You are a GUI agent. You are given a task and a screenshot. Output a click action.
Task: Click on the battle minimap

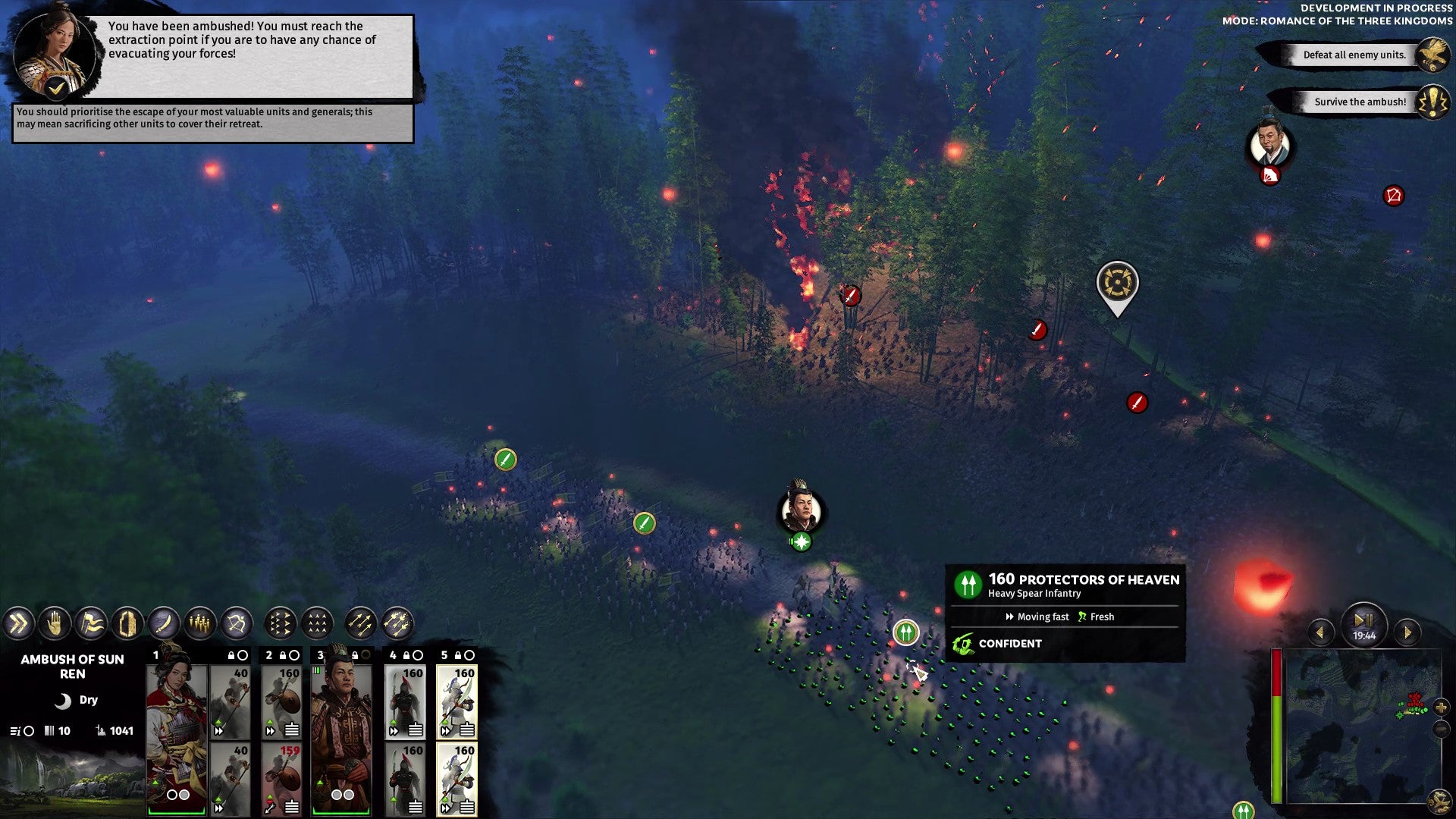coord(1357,726)
